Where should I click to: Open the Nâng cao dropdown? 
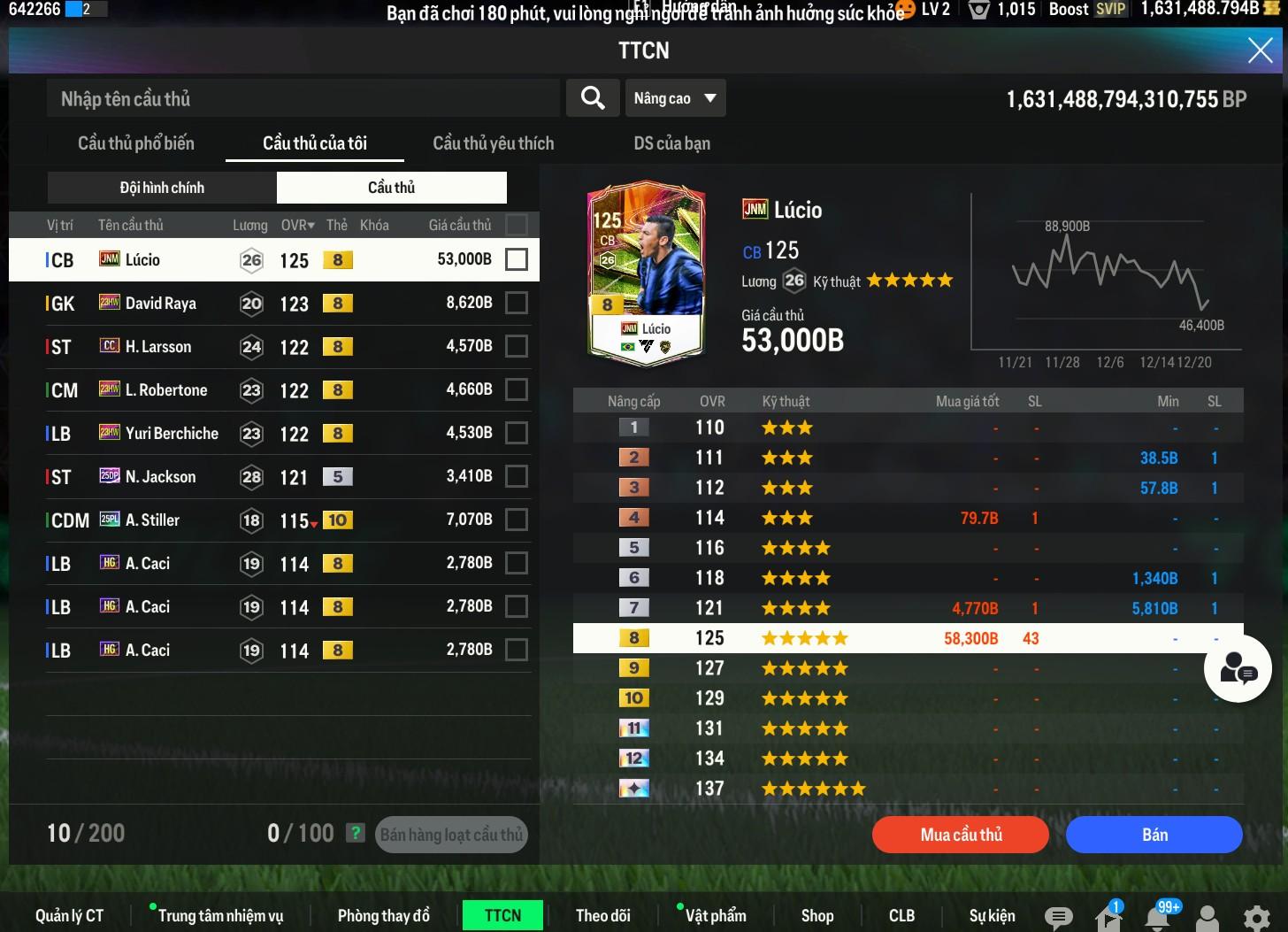pyautogui.click(x=675, y=98)
